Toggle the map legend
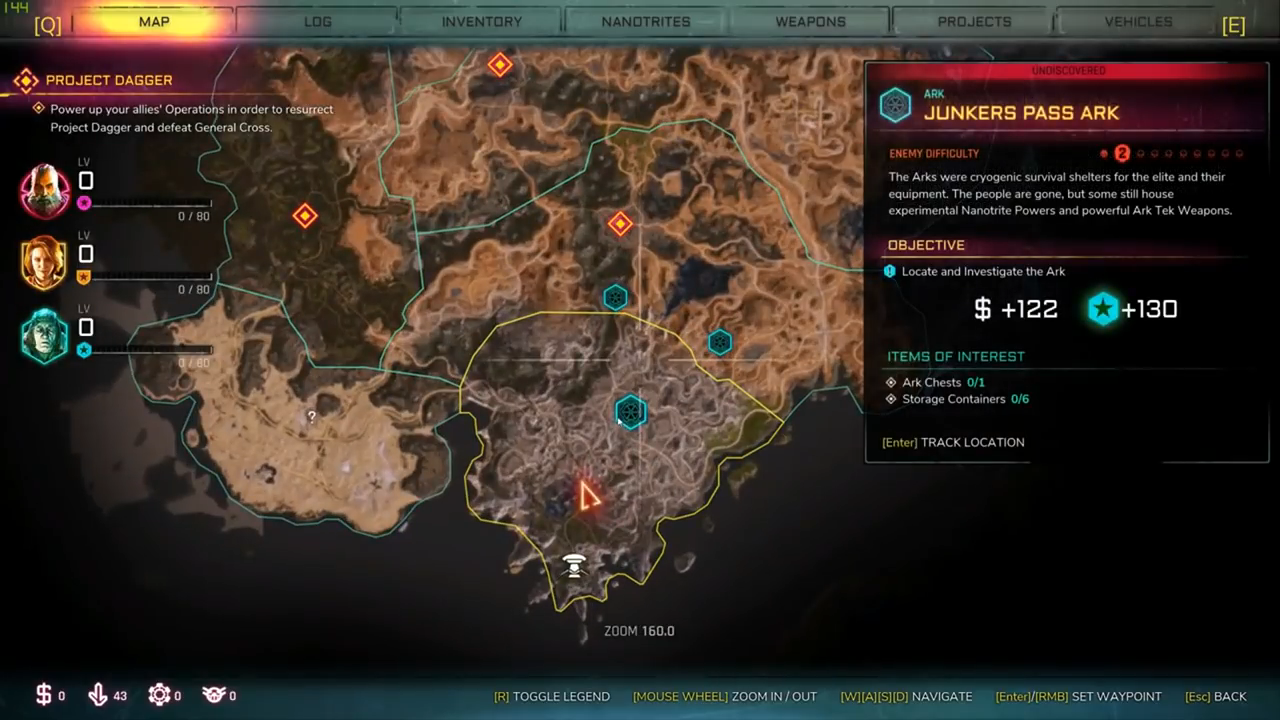Image resolution: width=1280 pixels, height=720 pixels. [552, 696]
